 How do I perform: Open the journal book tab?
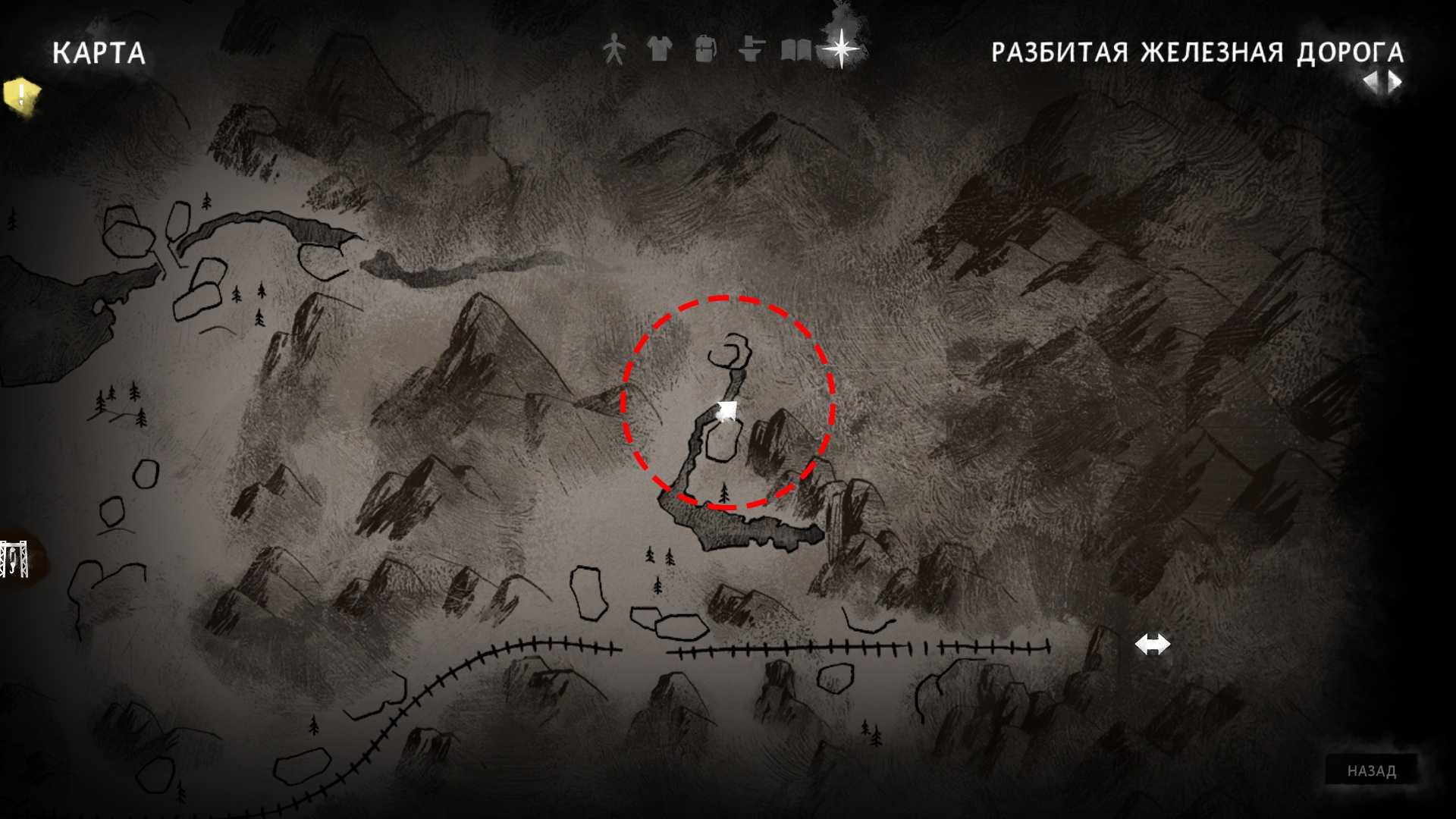tap(795, 51)
